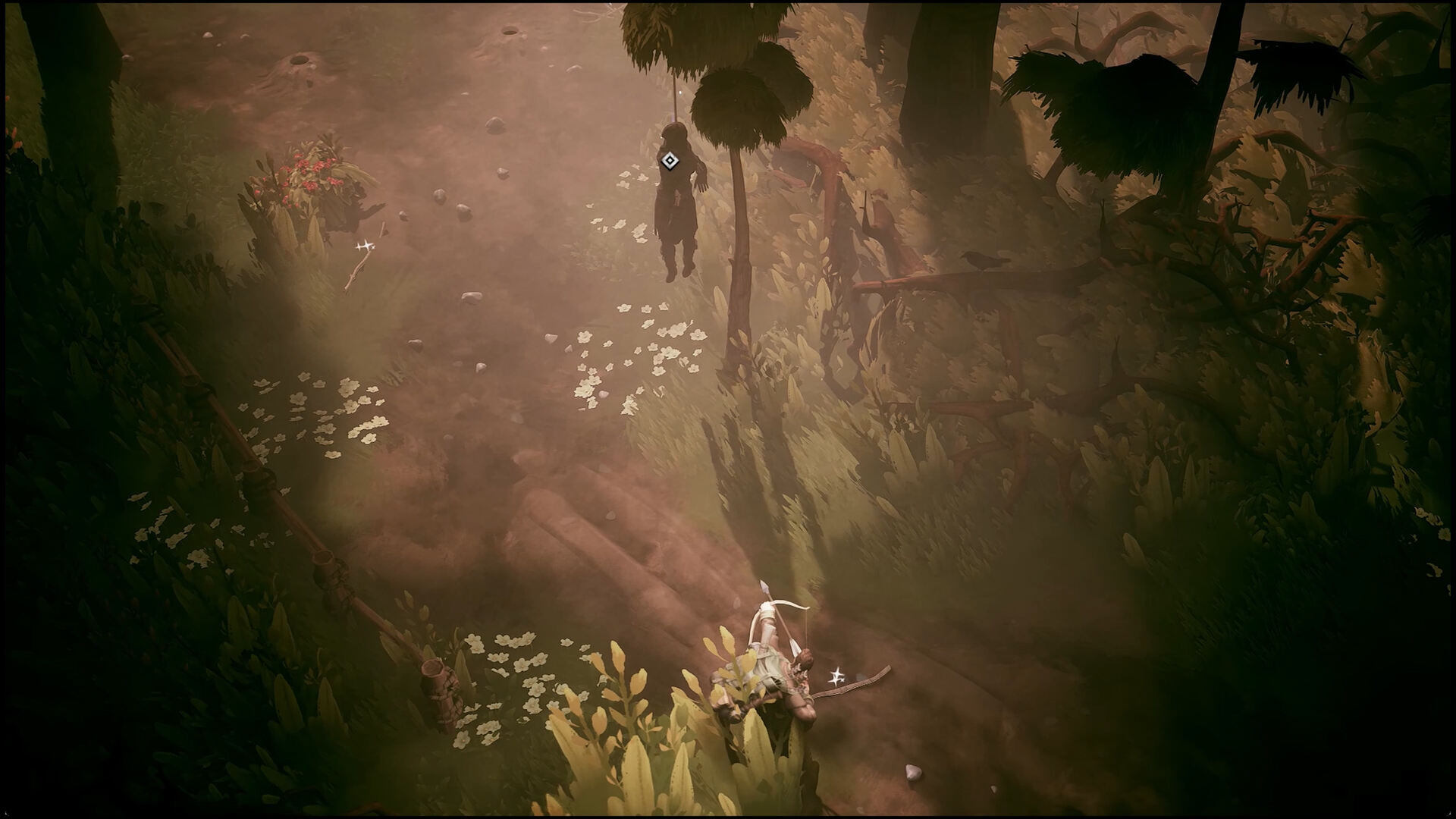Select the diamond interaction marker on the hanging figure

coord(668,160)
